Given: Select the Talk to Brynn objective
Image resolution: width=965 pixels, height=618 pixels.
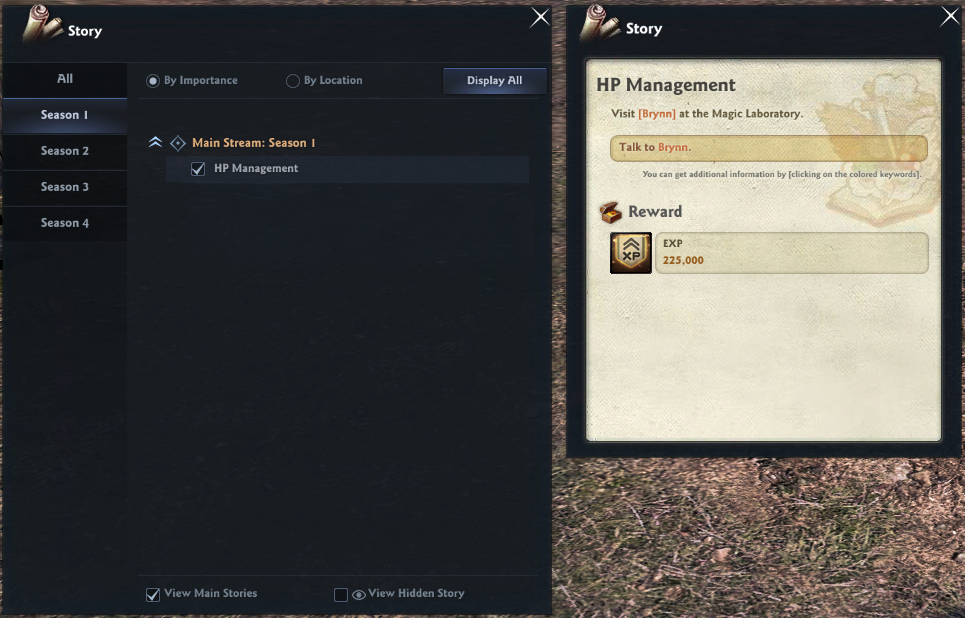Looking at the screenshot, I should pos(767,148).
